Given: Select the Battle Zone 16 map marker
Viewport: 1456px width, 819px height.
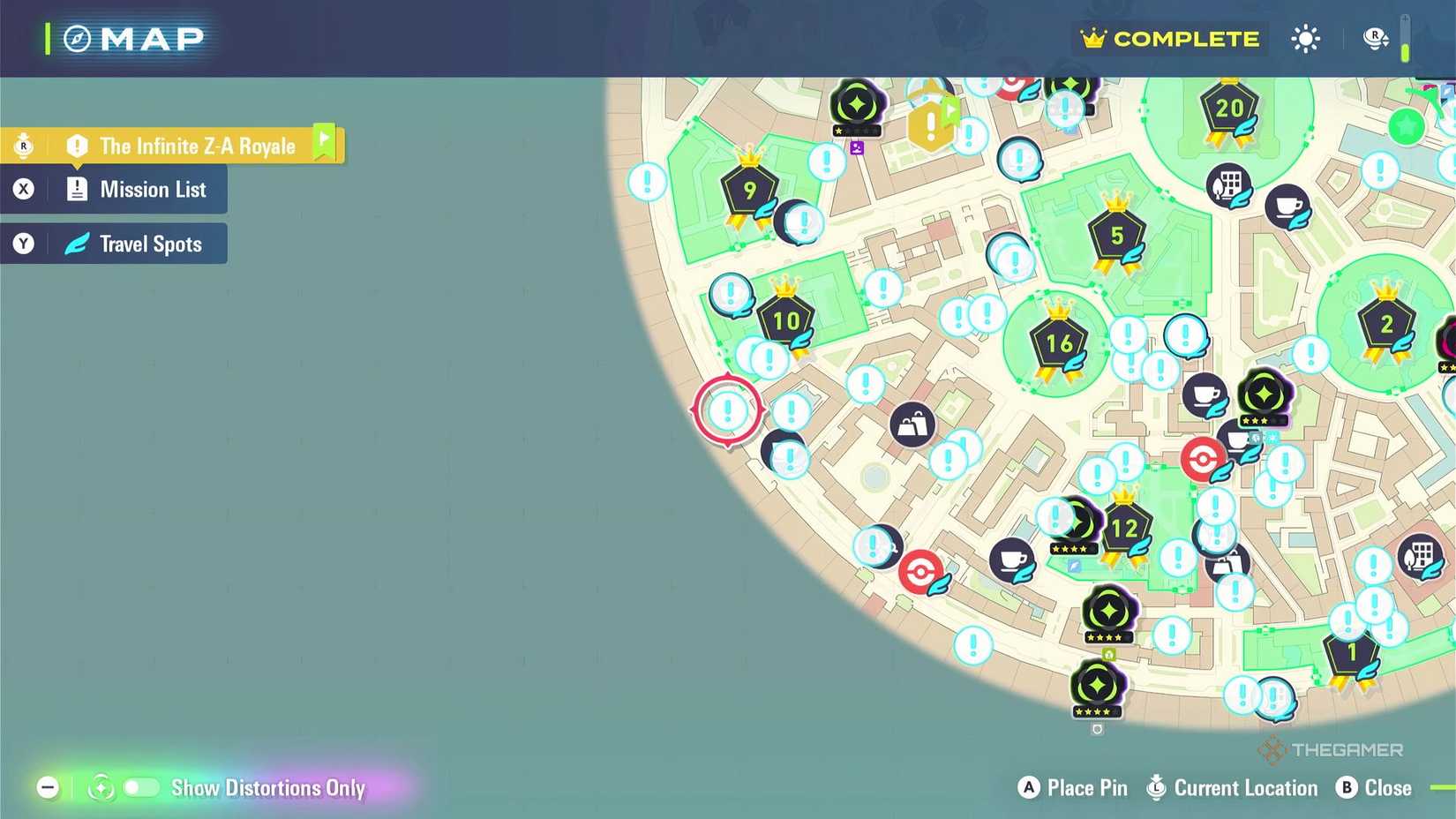Looking at the screenshot, I should tap(1058, 342).
